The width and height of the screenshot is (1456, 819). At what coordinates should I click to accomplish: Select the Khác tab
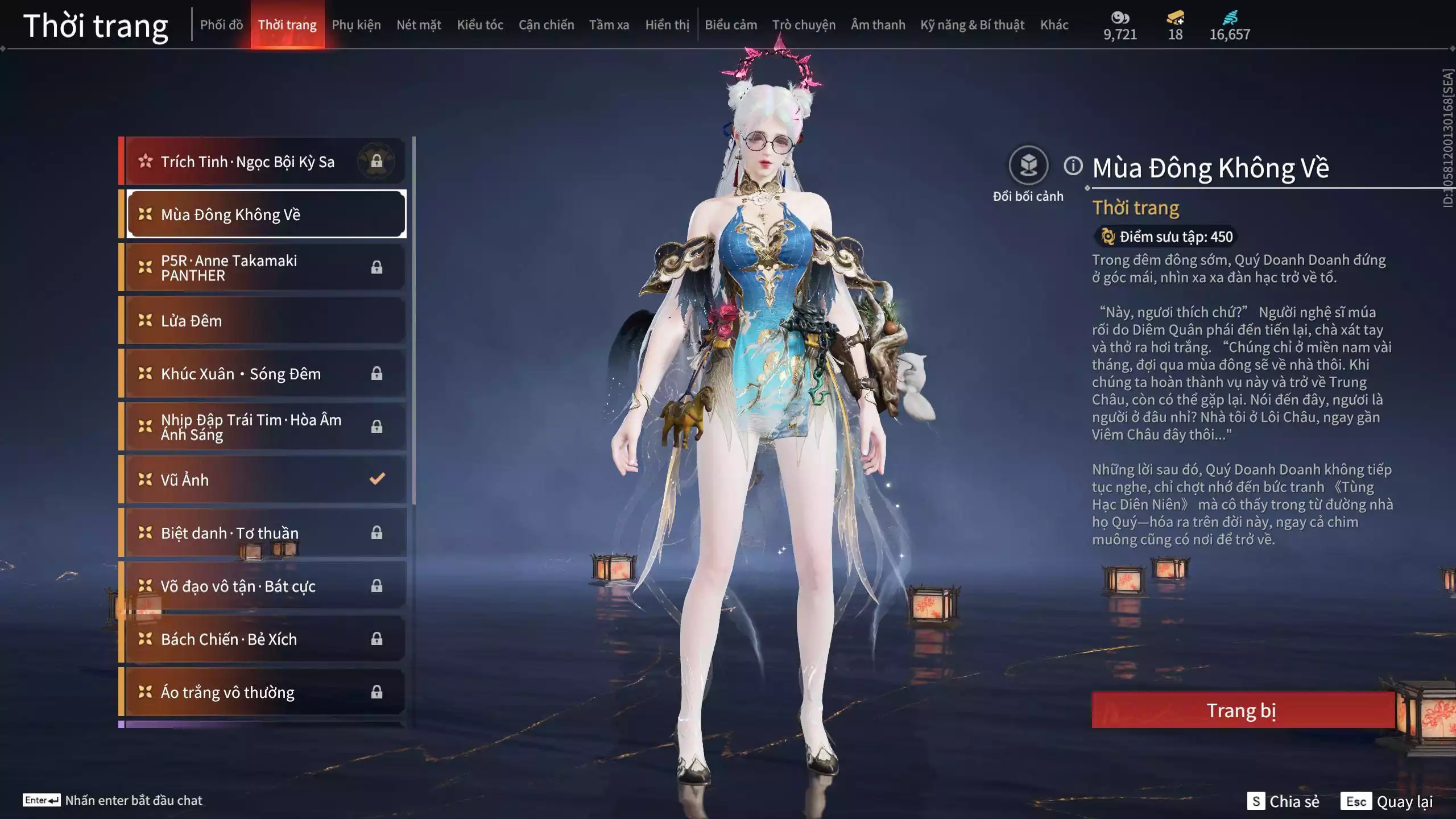(1054, 25)
